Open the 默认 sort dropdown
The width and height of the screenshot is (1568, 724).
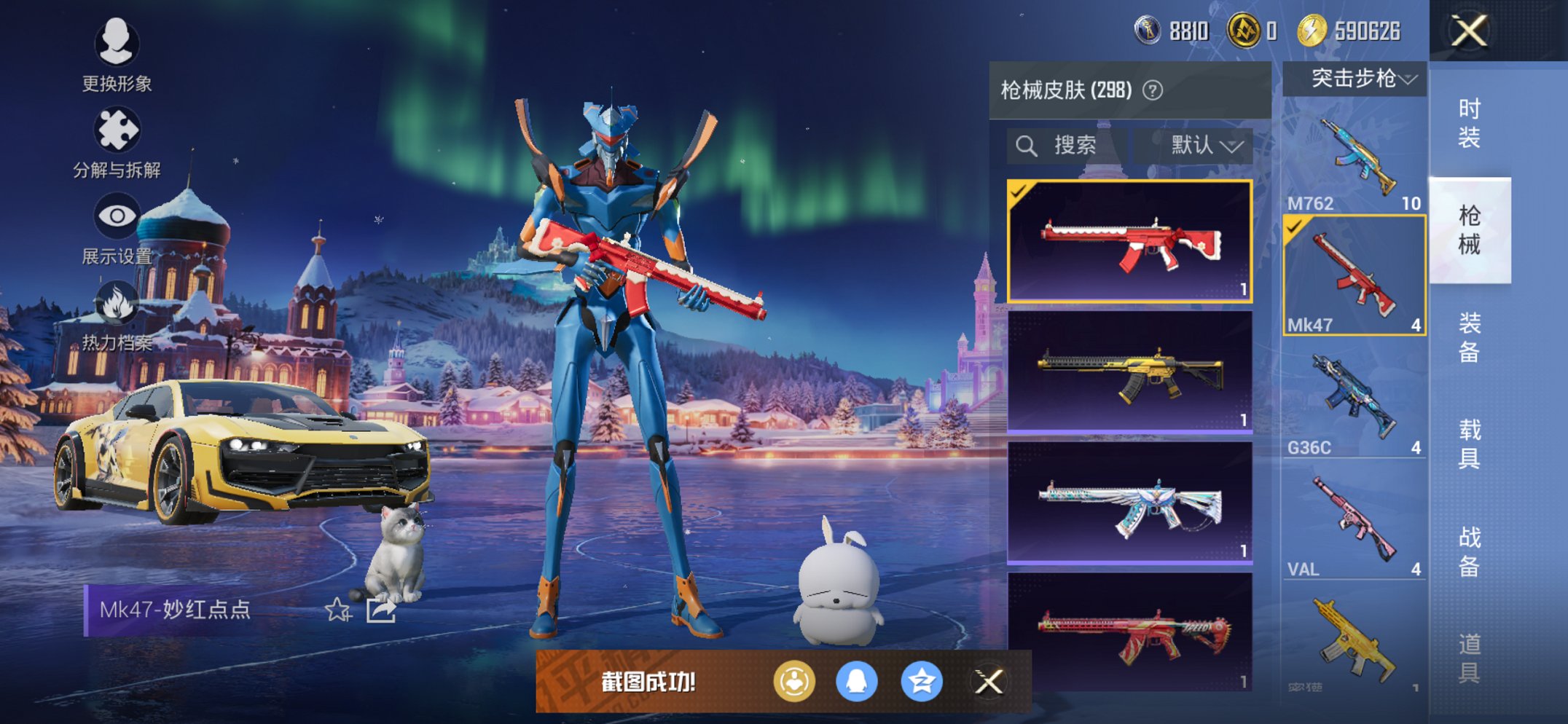click(1206, 146)
